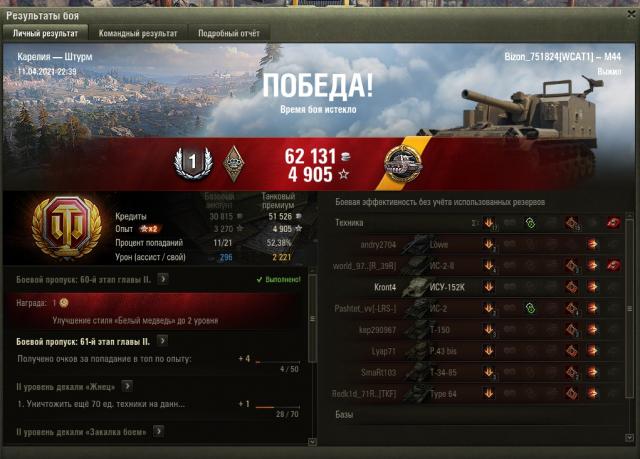Viewport: 640px width, 459px height.
Task: Switch to the Командный результат tab
Action: coord(133,32)
